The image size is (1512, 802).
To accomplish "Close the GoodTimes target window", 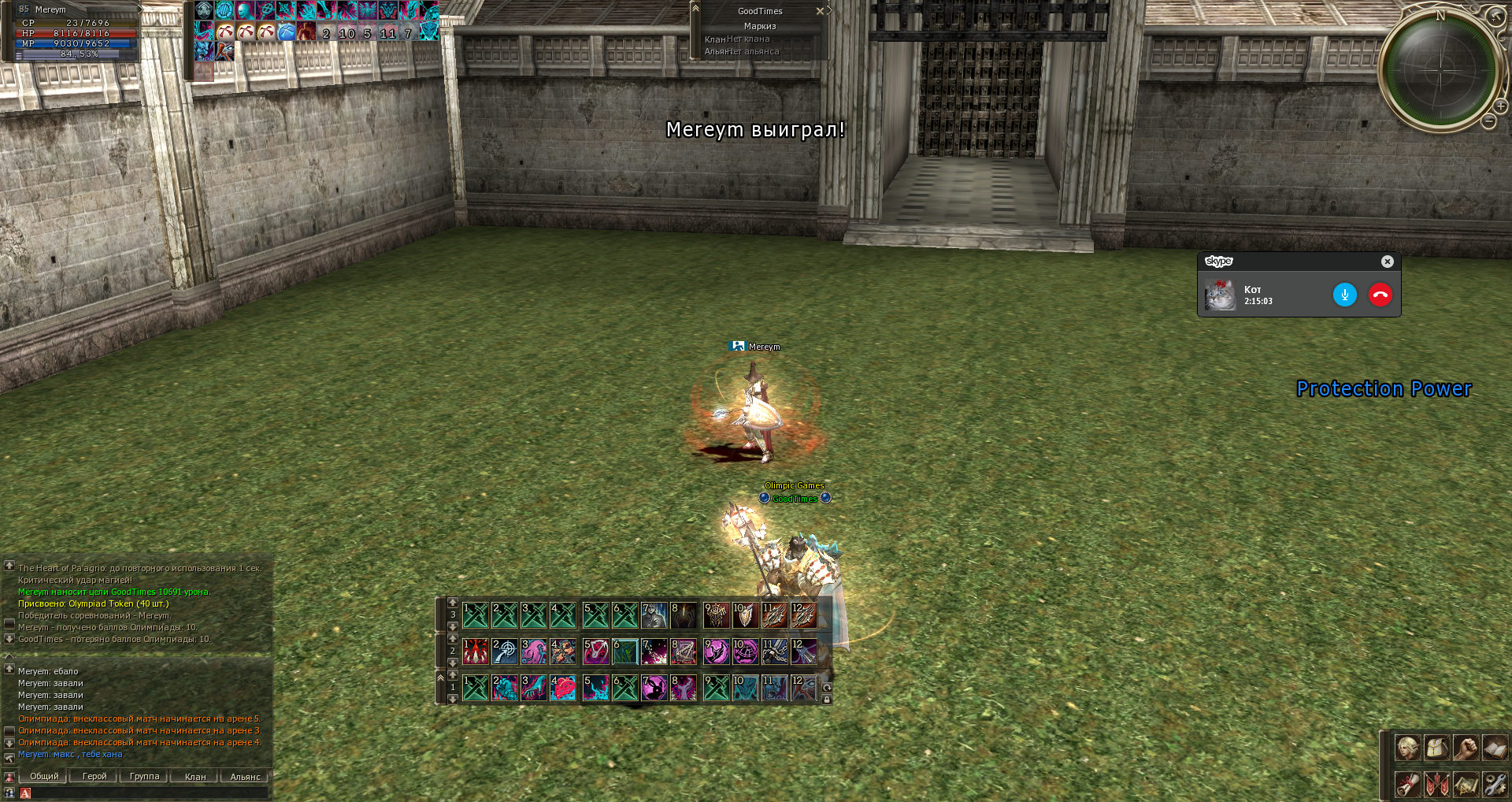I will coord(820,11).
